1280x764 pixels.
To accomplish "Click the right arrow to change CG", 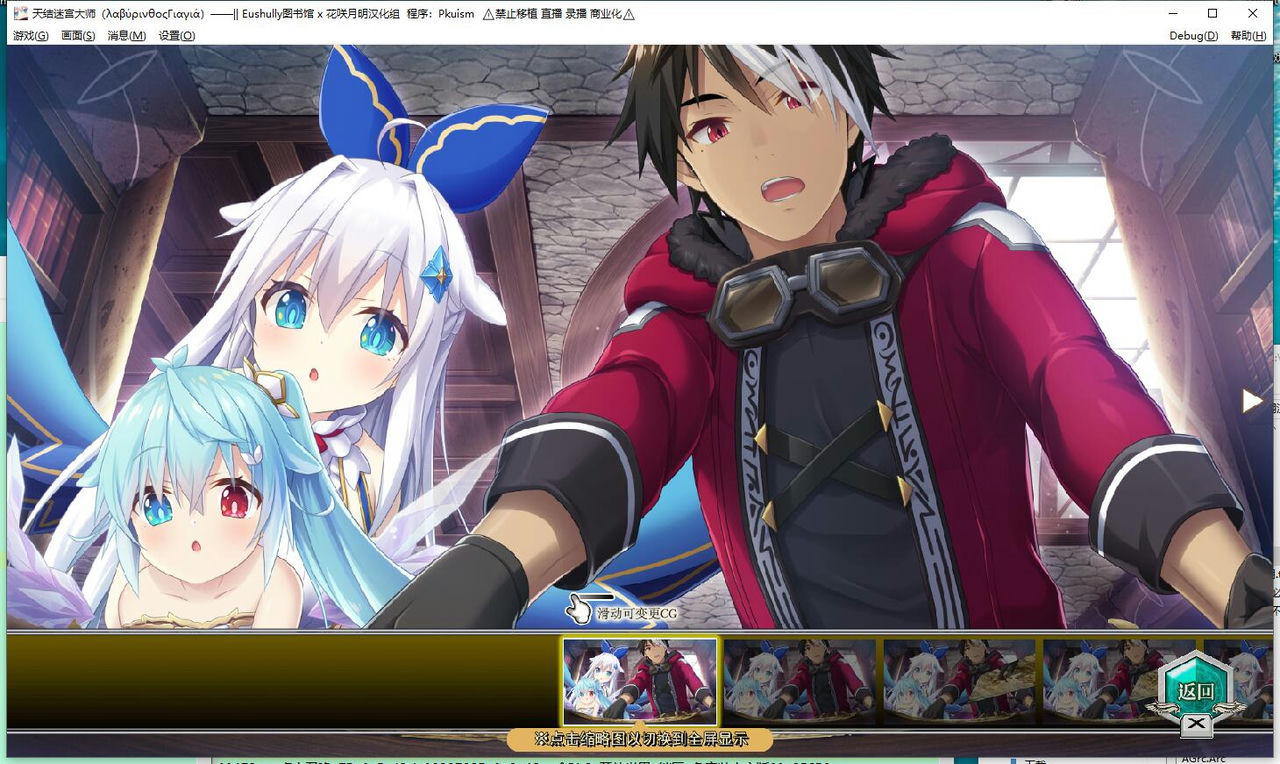I will [1252, 400].
